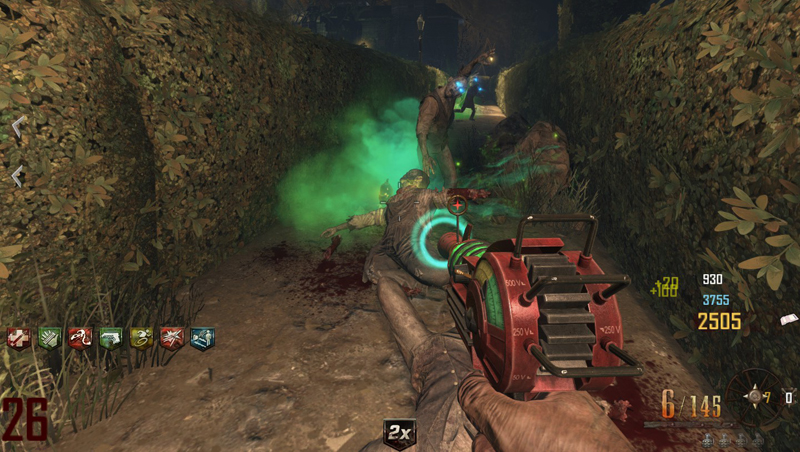Click the blue Quick Revive perk icon
The width and height of the screenshot is (800, 452).
(202, 338)
